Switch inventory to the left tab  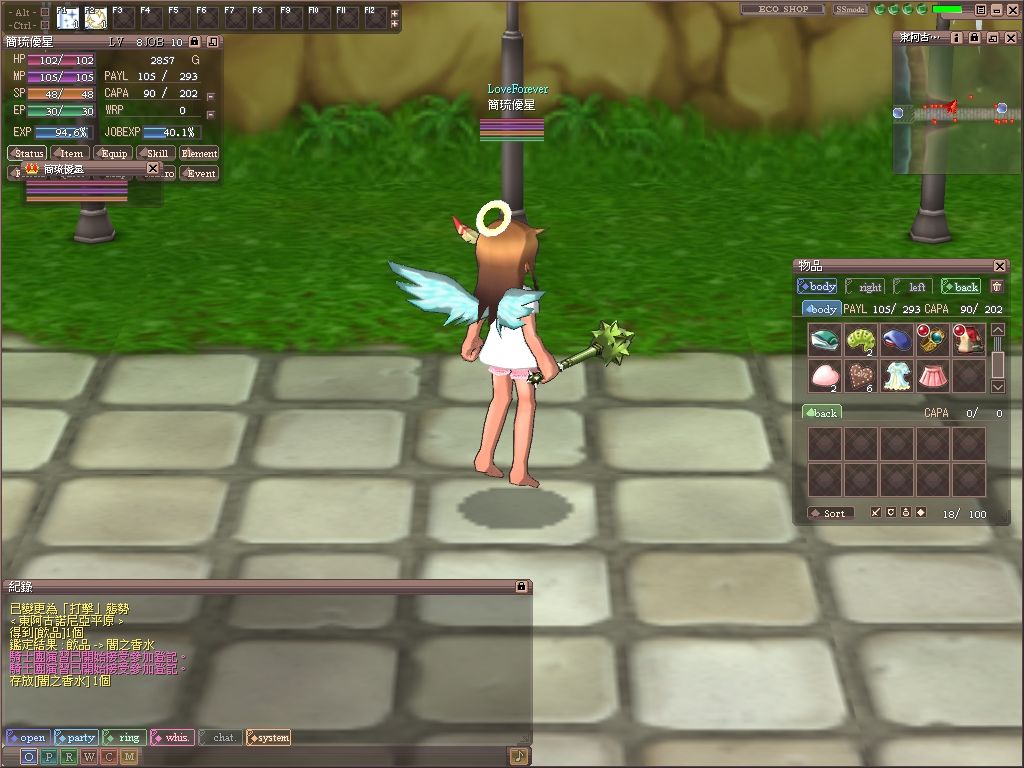click(x=913, y=287)
